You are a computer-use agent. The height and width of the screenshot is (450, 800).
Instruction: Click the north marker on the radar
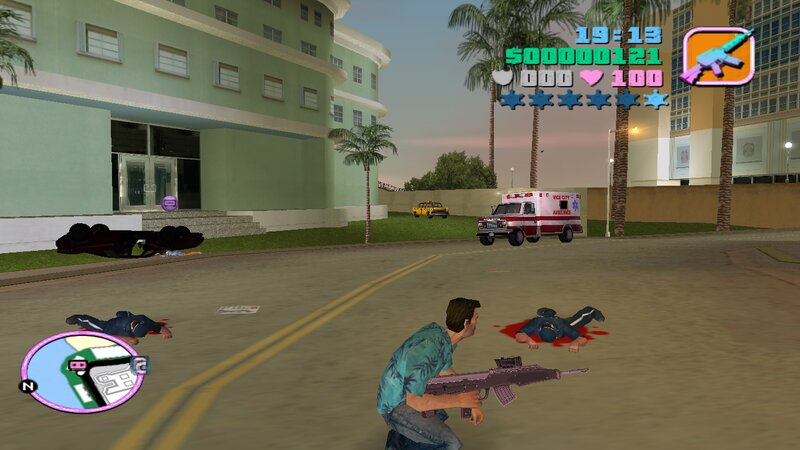point(30,385)
